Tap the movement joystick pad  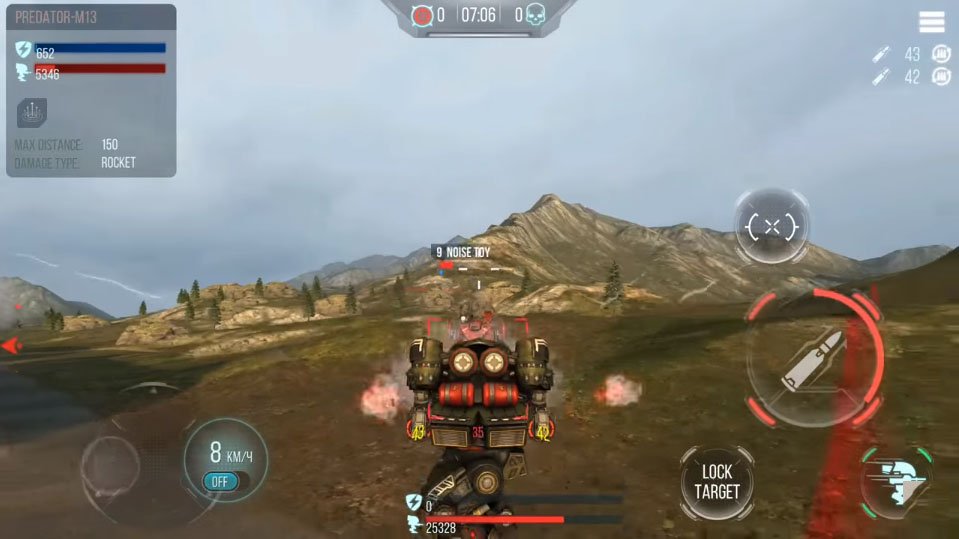(x=112, y=466)
